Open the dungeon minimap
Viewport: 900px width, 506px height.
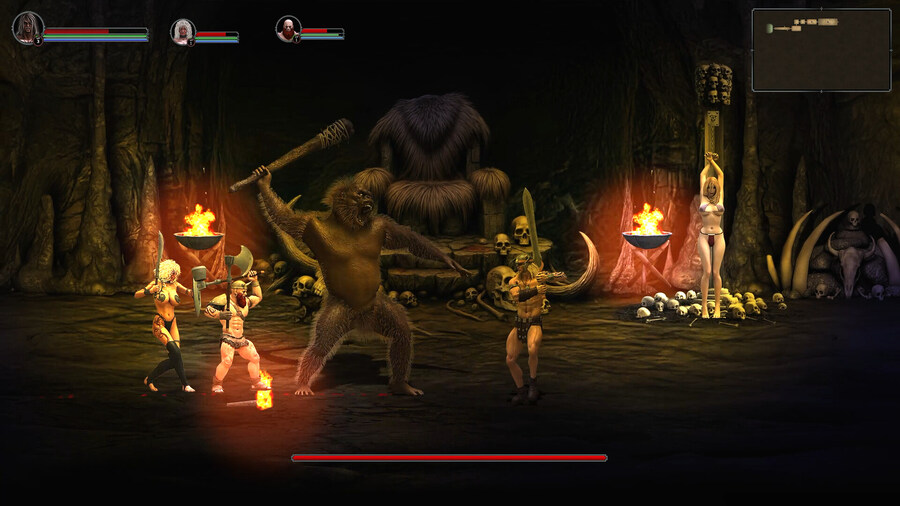click(821, 50)
